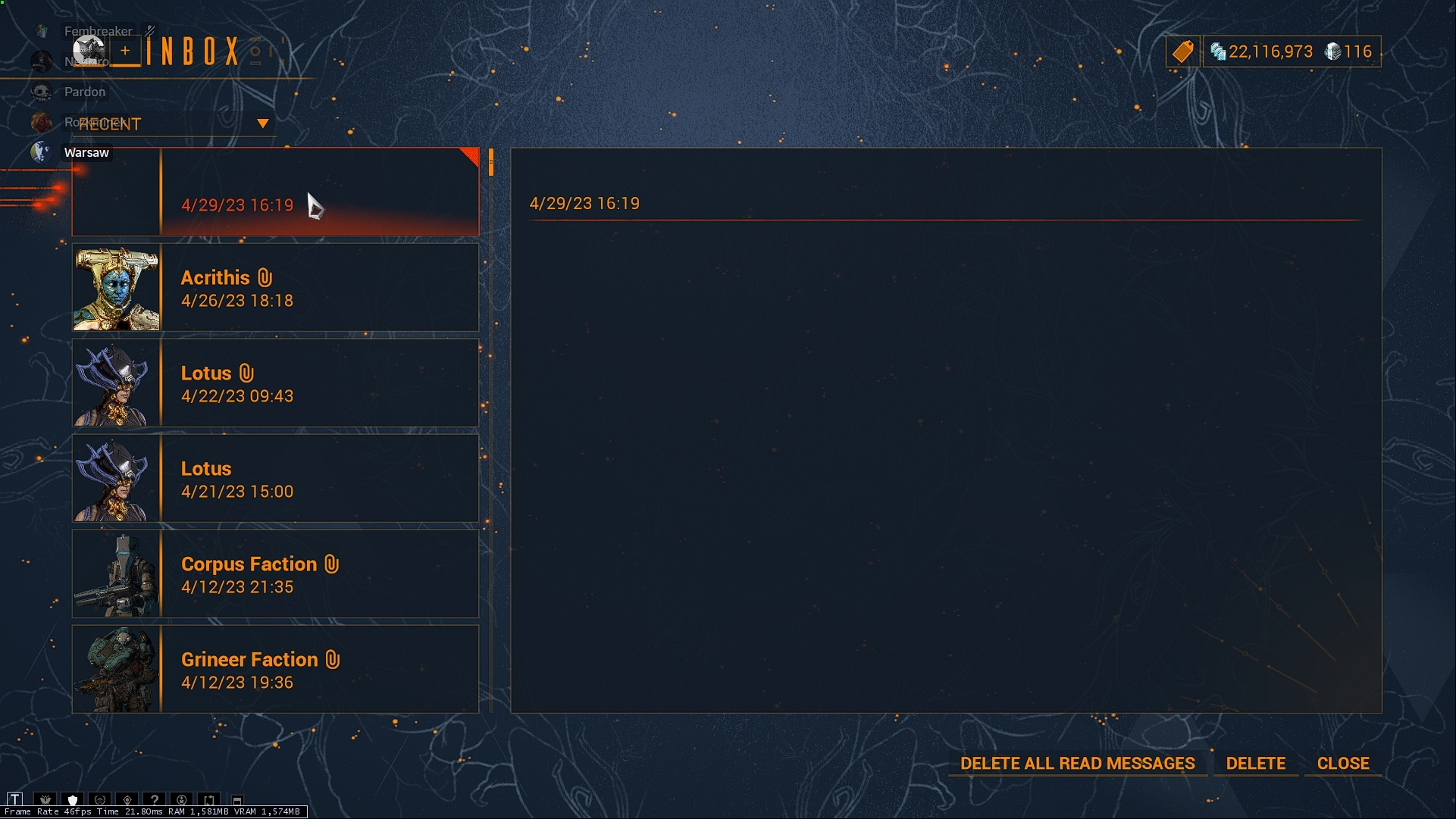Image resolution: width=1456 pixels, height=819 pixels.
Task: Click the orange market tag icon
Action: click(x=1183, y=52)
